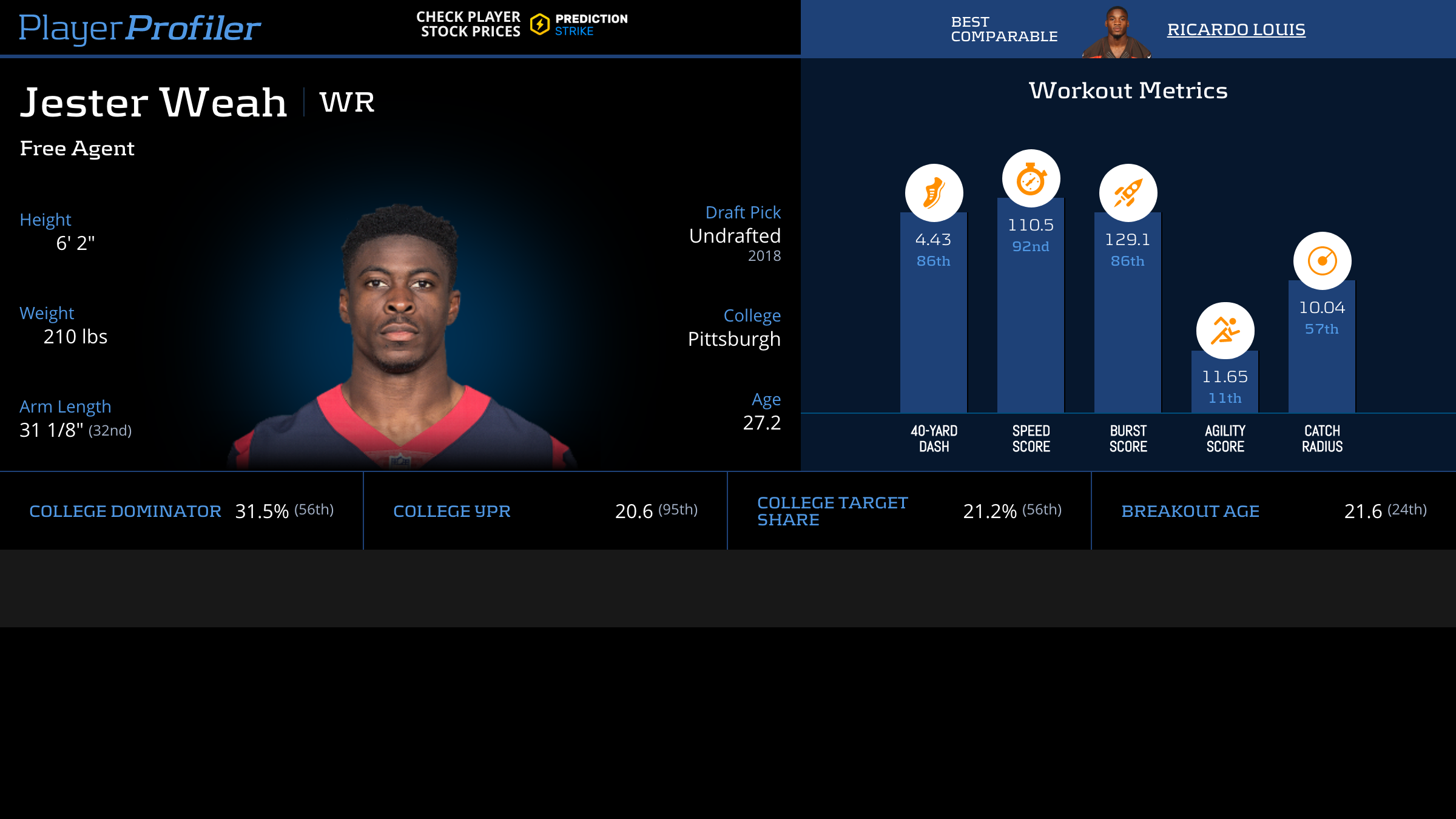The height and width of the screenshot is (819, 1456).
Task: Check player stock prices on Prediction Strike
Action: point(522,24)
